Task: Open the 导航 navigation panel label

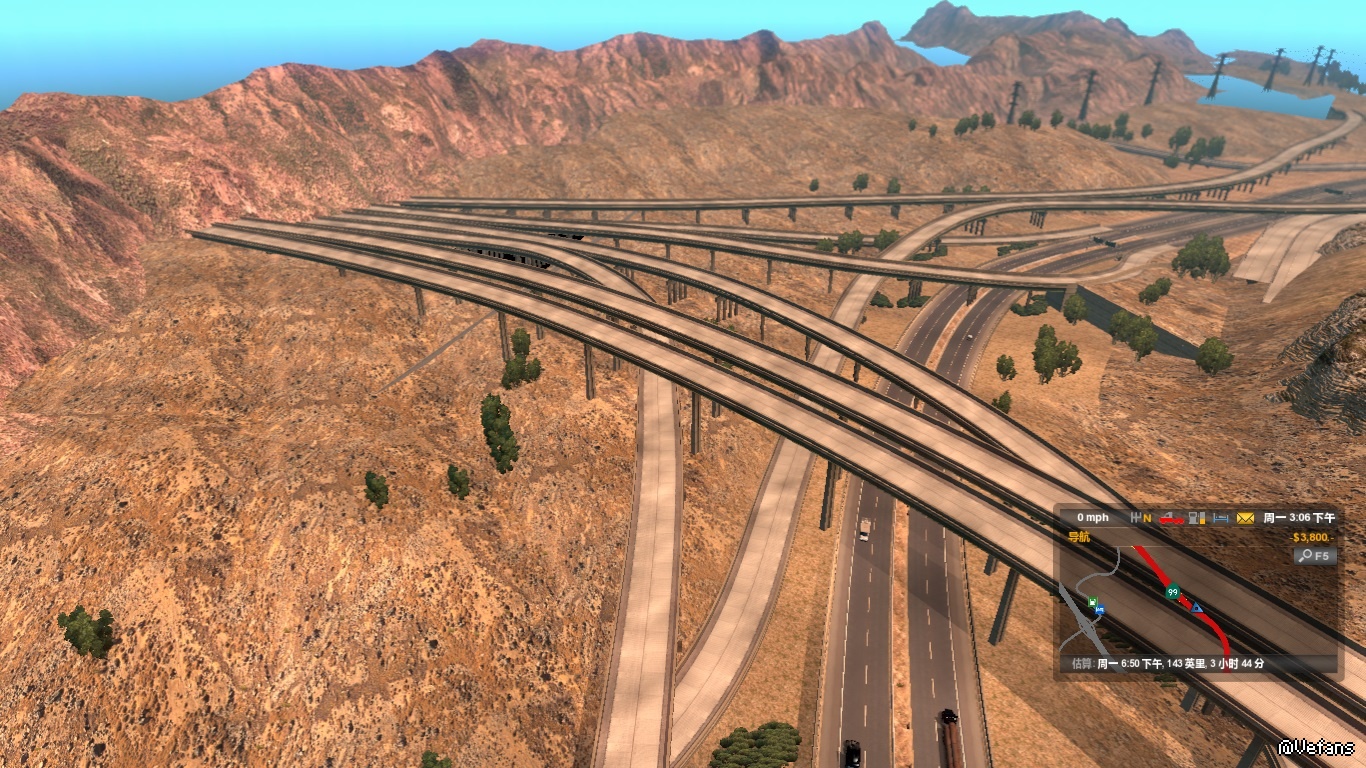Action: pos(1079,537)
